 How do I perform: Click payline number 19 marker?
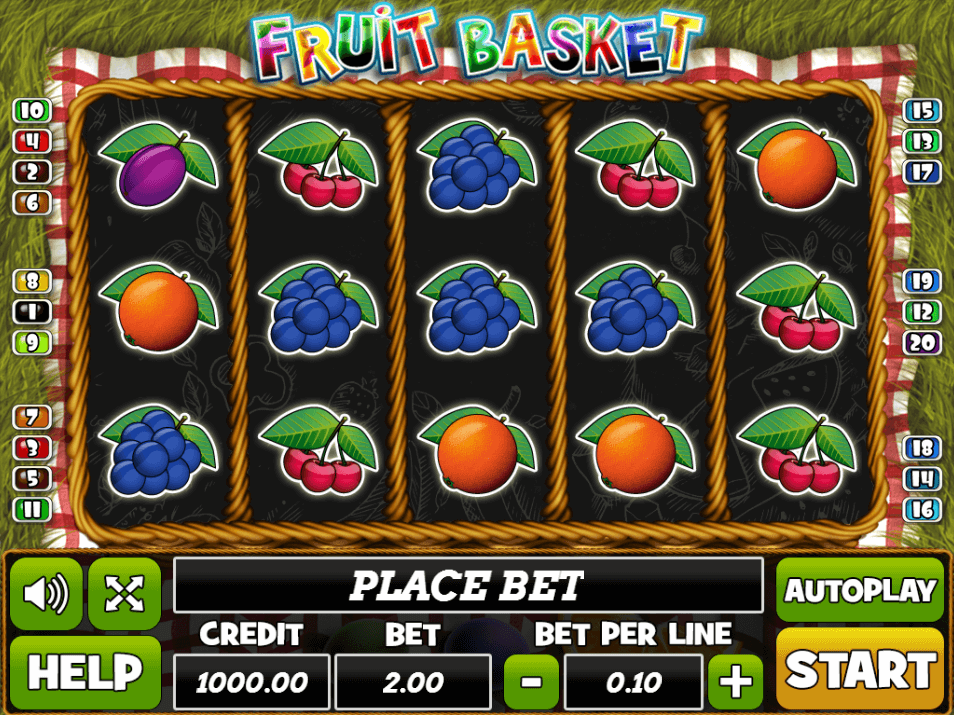(922, 281)
